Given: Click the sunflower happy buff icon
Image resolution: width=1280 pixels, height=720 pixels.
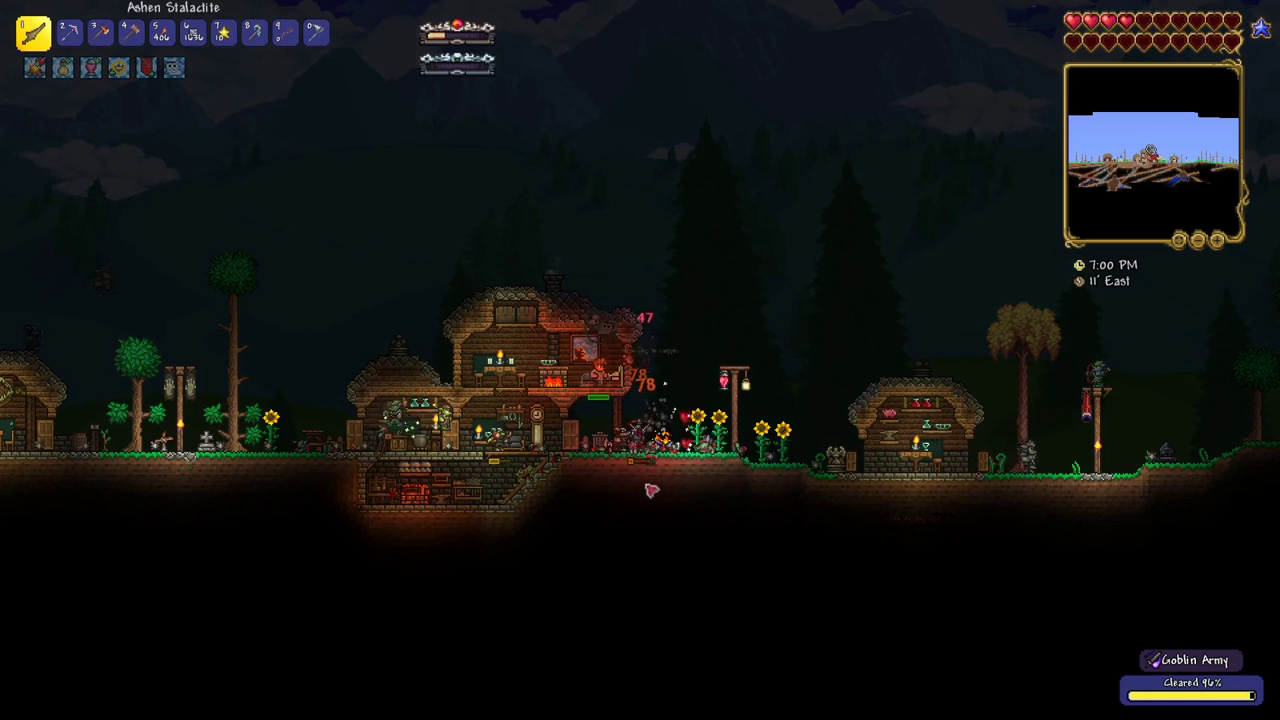Looking at the screenshot, I should [x=119, y=67].
